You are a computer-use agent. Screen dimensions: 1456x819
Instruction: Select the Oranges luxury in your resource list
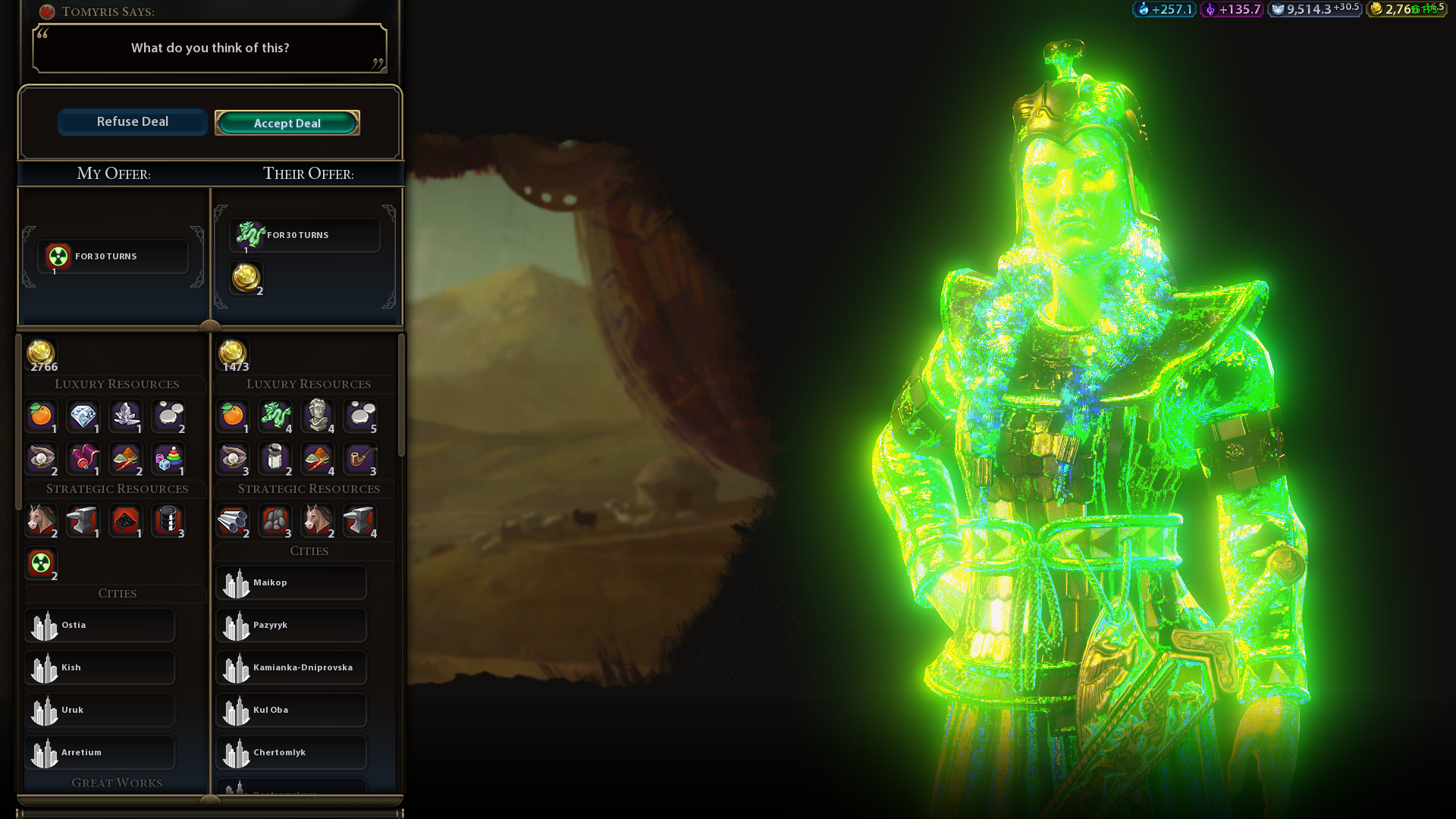coord(41,416)
